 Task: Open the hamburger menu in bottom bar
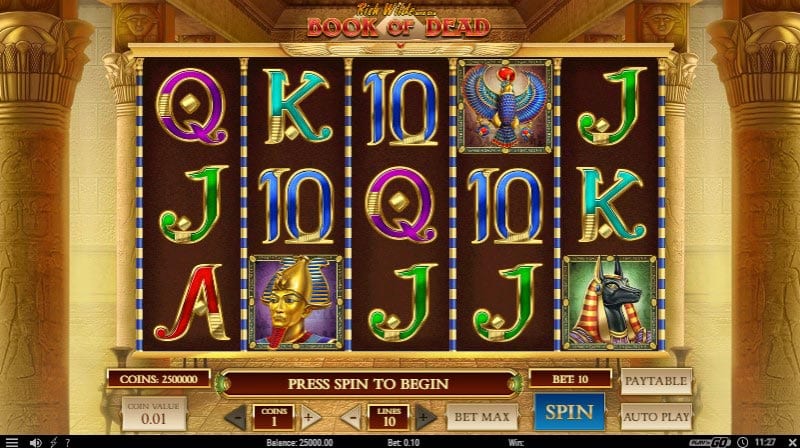coord(12,441)
